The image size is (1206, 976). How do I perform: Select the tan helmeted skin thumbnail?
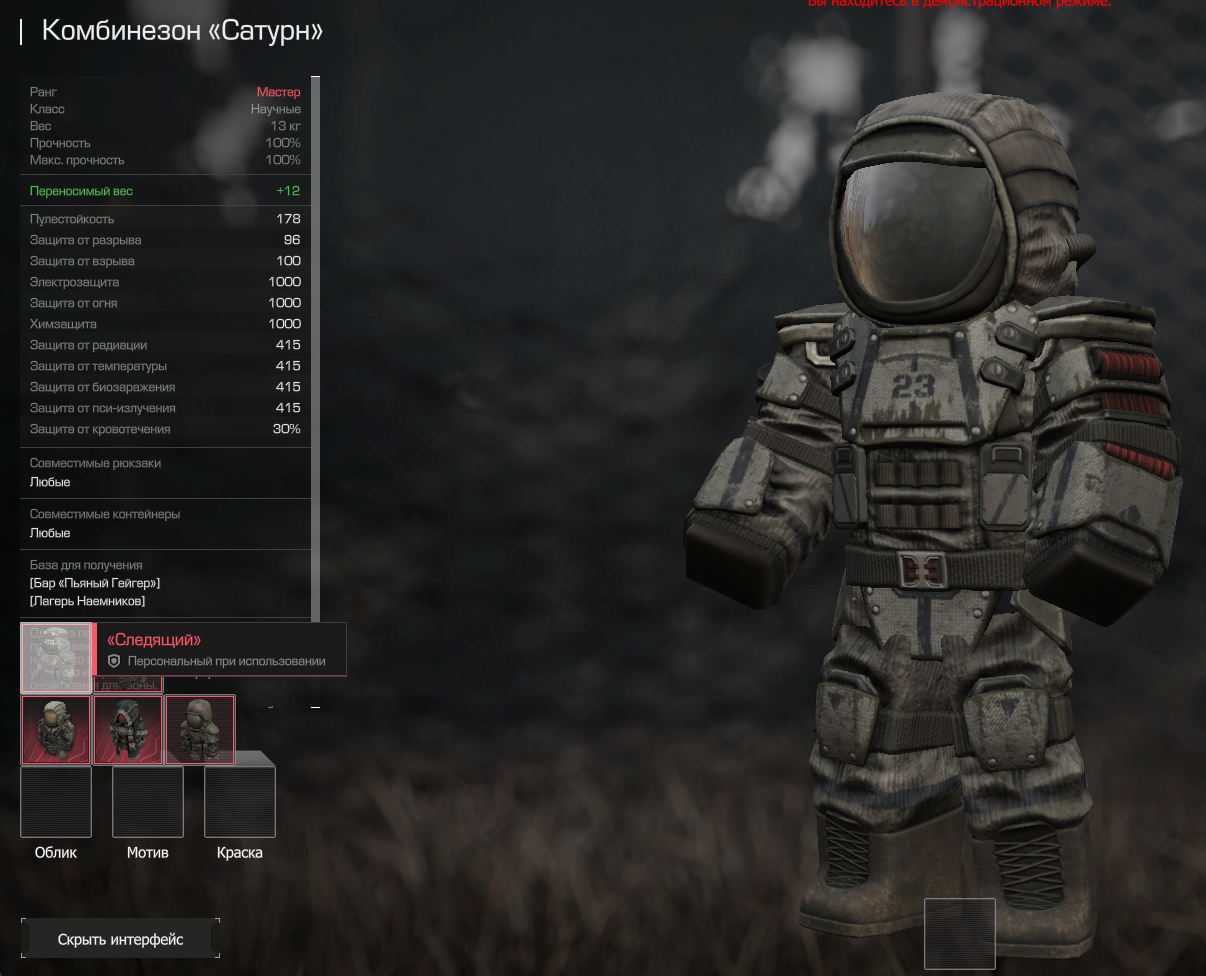click(x=200, y=730)
